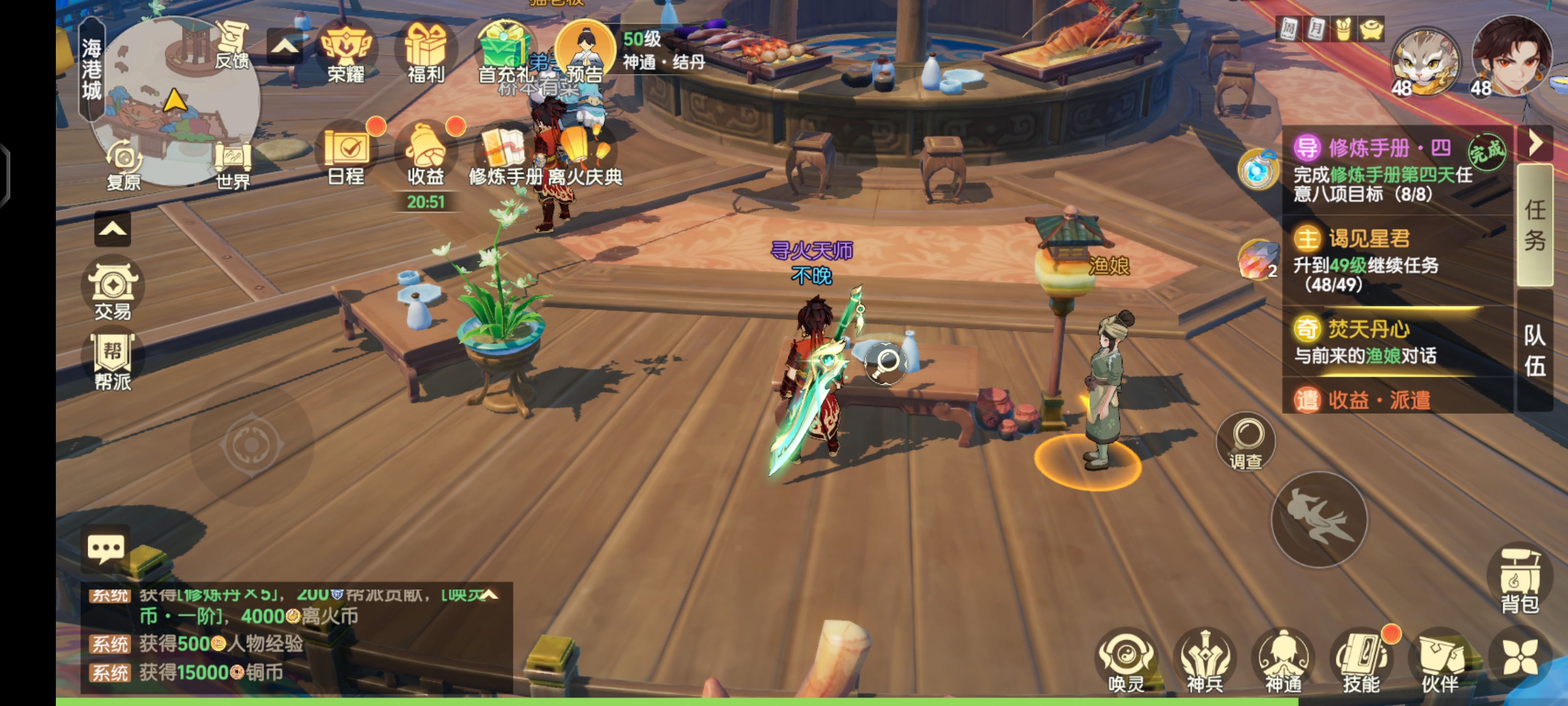Open the 福利 welfare gift menu
The image size is (1568, 706).
pyautogui.click(x=425, y=52)
